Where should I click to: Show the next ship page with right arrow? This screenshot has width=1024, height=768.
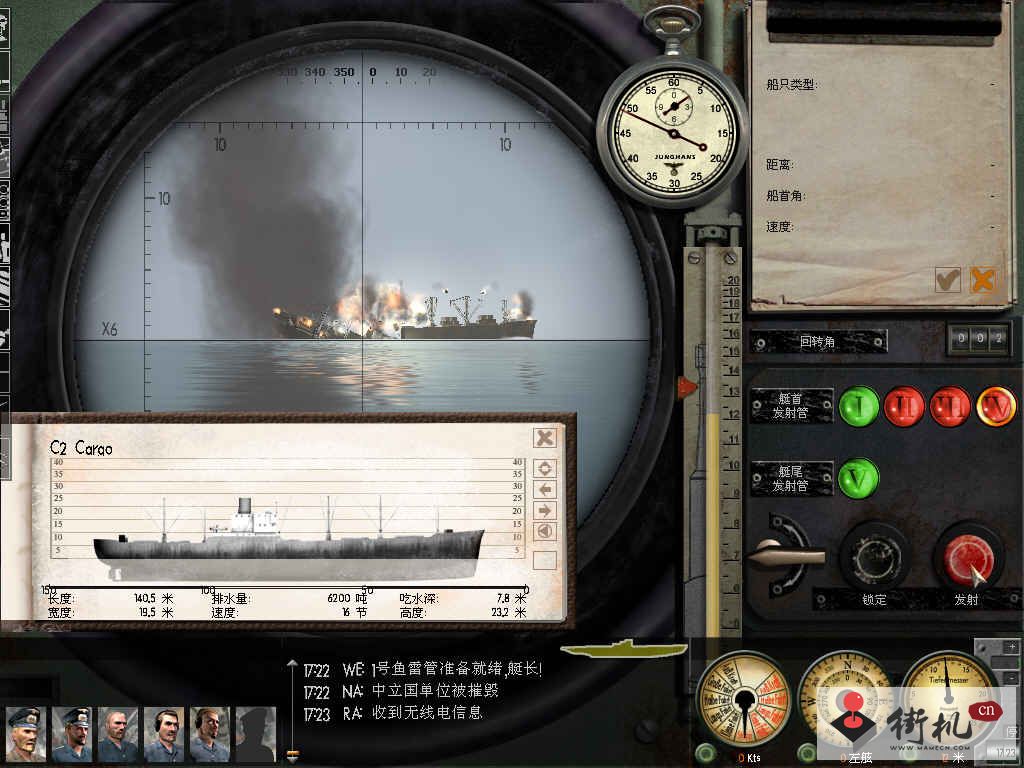click(x=545, y=510)
